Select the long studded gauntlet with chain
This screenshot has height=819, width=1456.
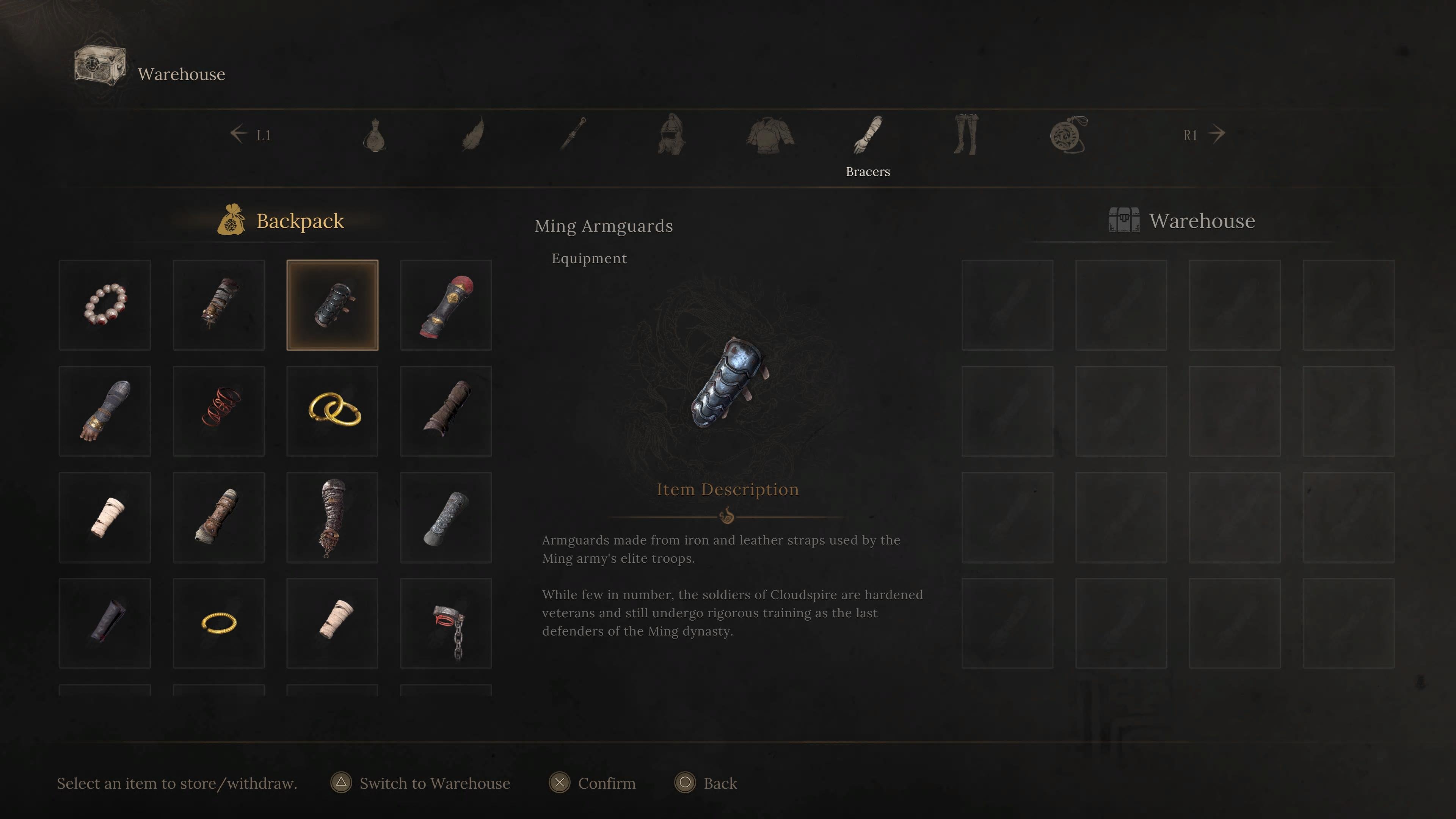pos(333,517)
